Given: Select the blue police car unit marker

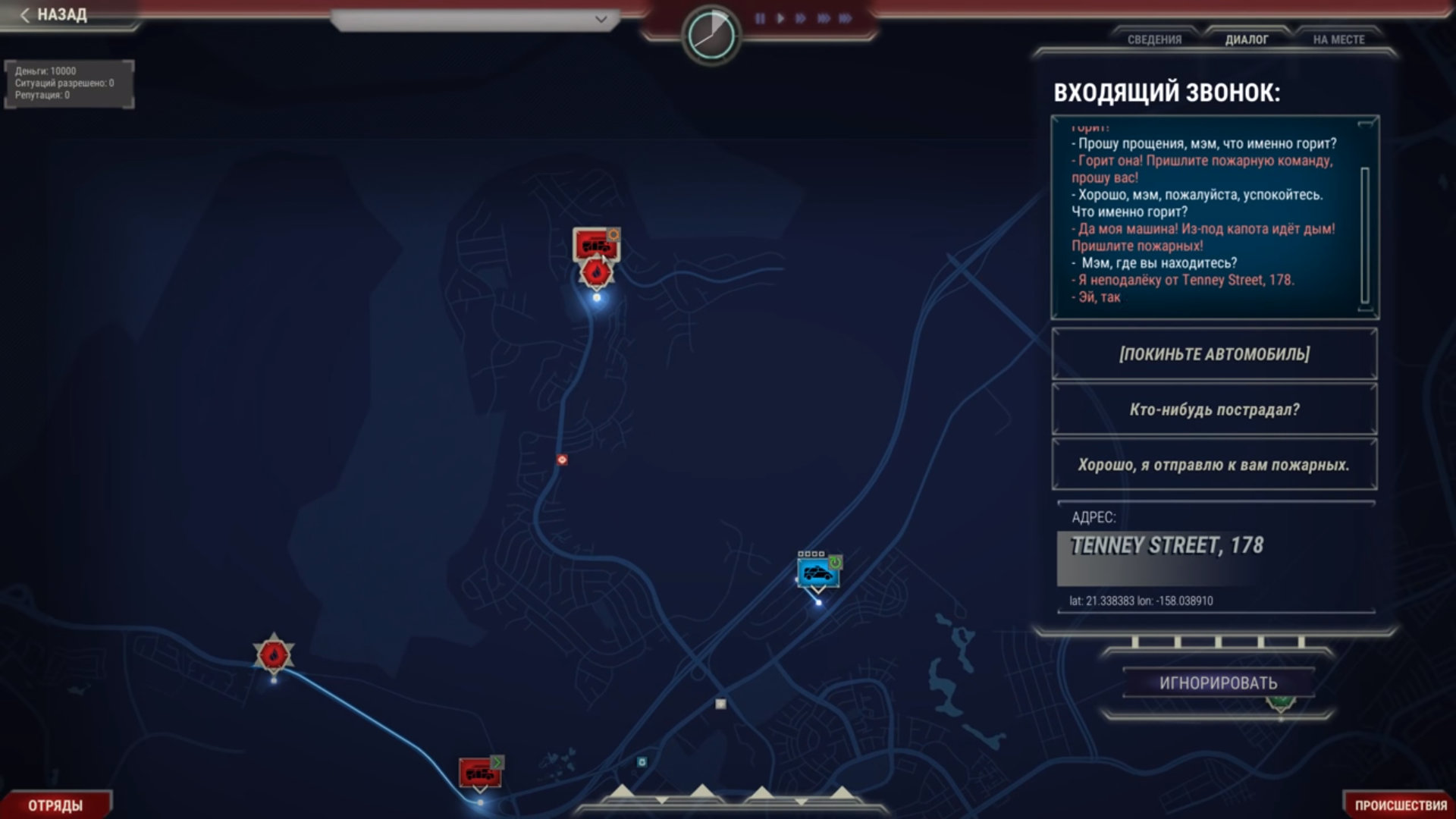Looking at the screenshot, I should click(817, 573).
